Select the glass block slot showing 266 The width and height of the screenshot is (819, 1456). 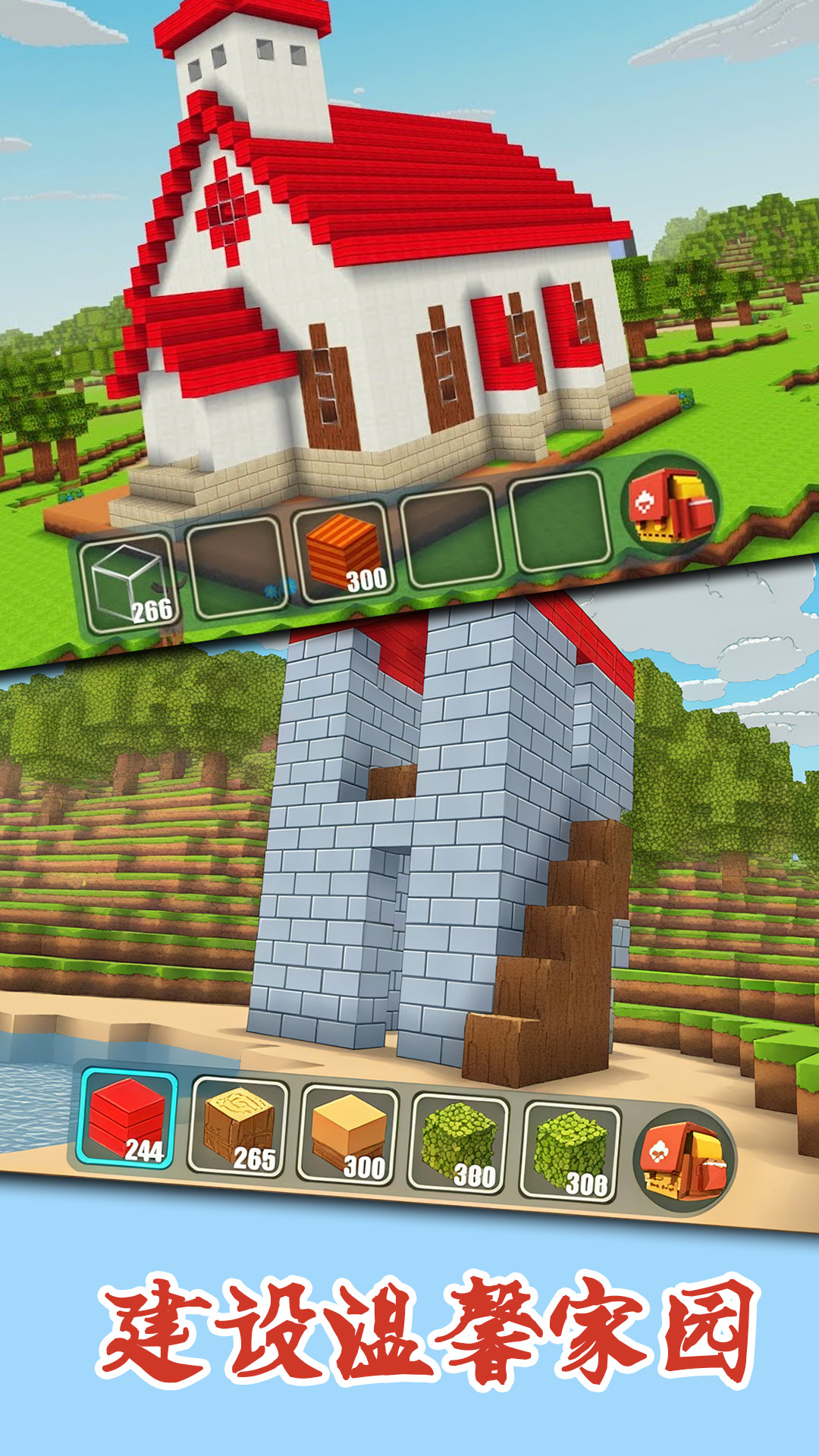[x=130, y=583]
